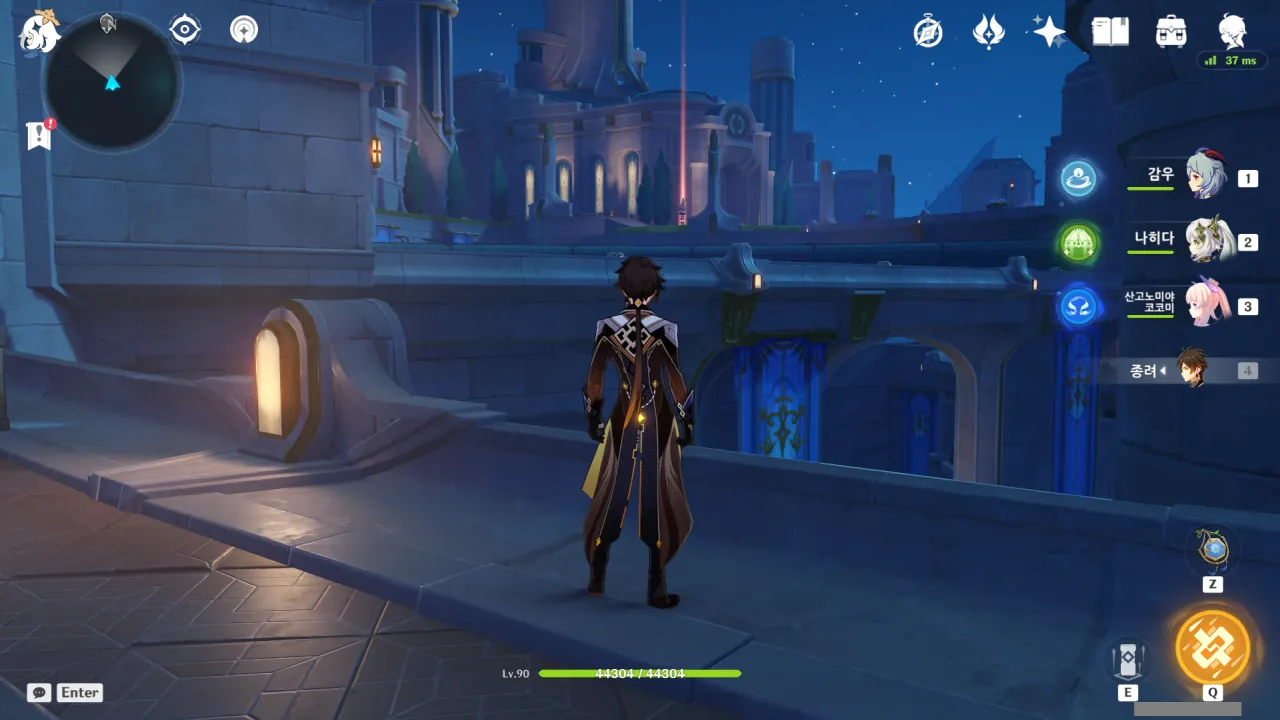
Task: Activate the orange elemental burst icon
Action: pyautogui.click(x=1212, y=647)
